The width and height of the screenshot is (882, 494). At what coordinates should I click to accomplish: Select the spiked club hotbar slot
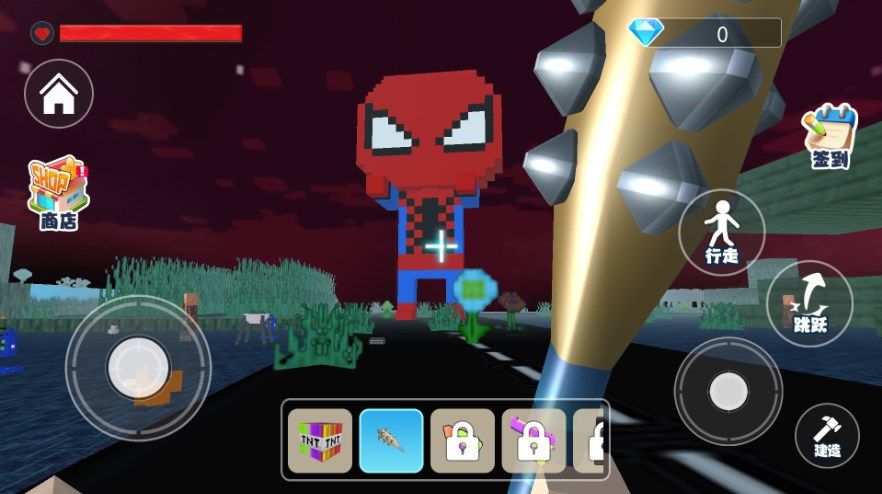[x=391, y=440]
